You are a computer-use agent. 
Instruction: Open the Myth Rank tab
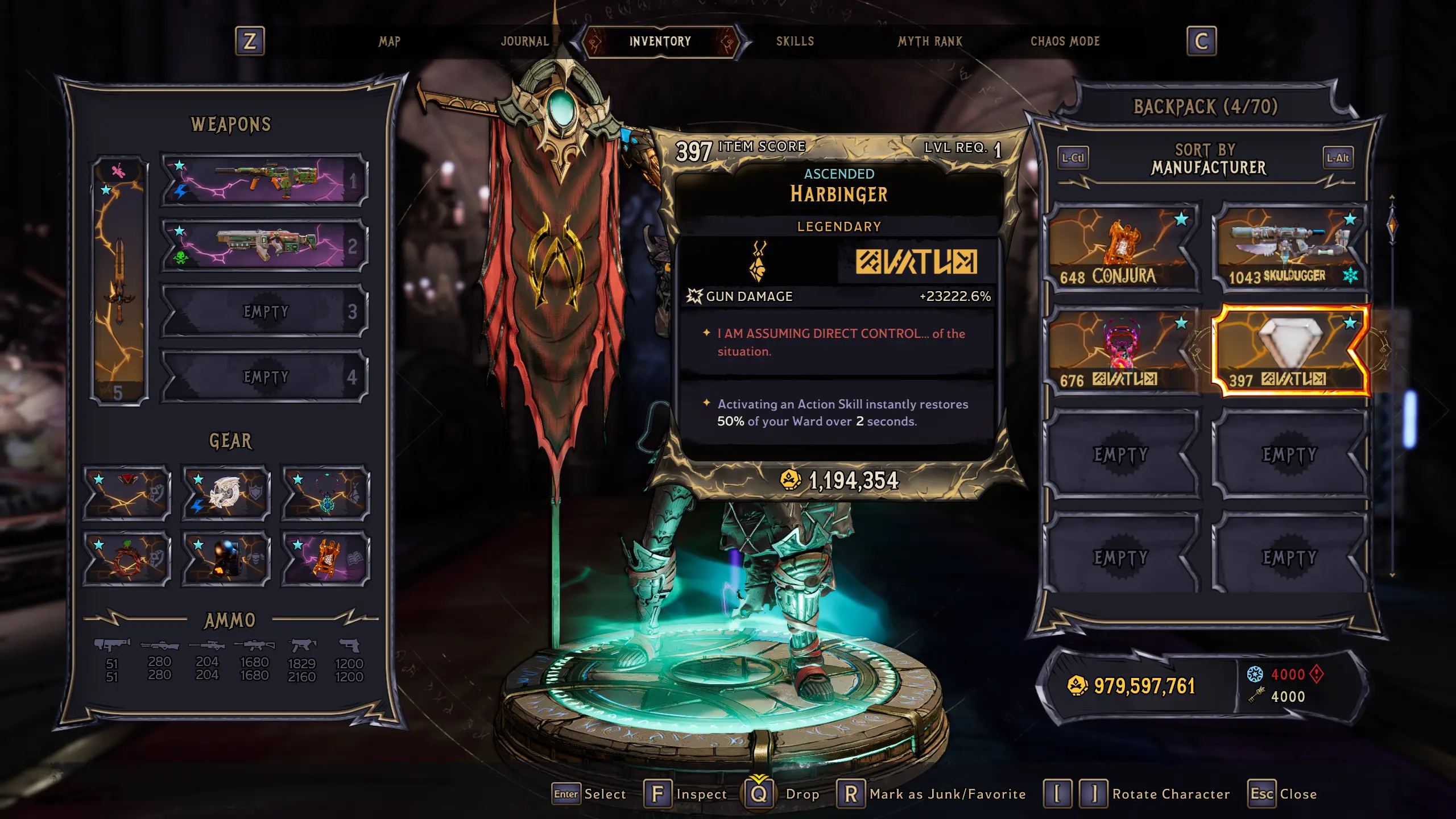coord(930,42)
